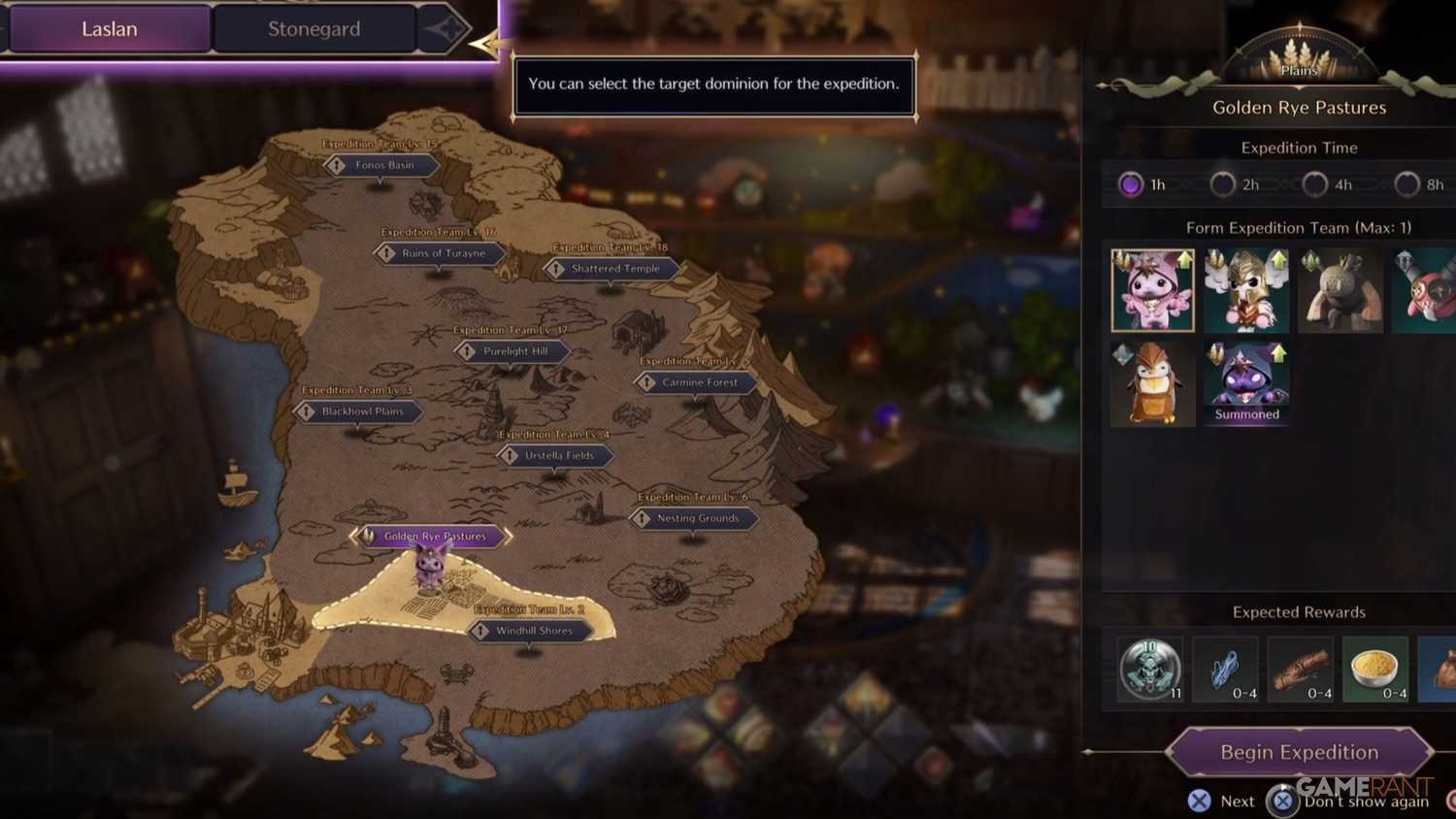Choose the Blackhowl Plains marker

click(x=361, y=411)
